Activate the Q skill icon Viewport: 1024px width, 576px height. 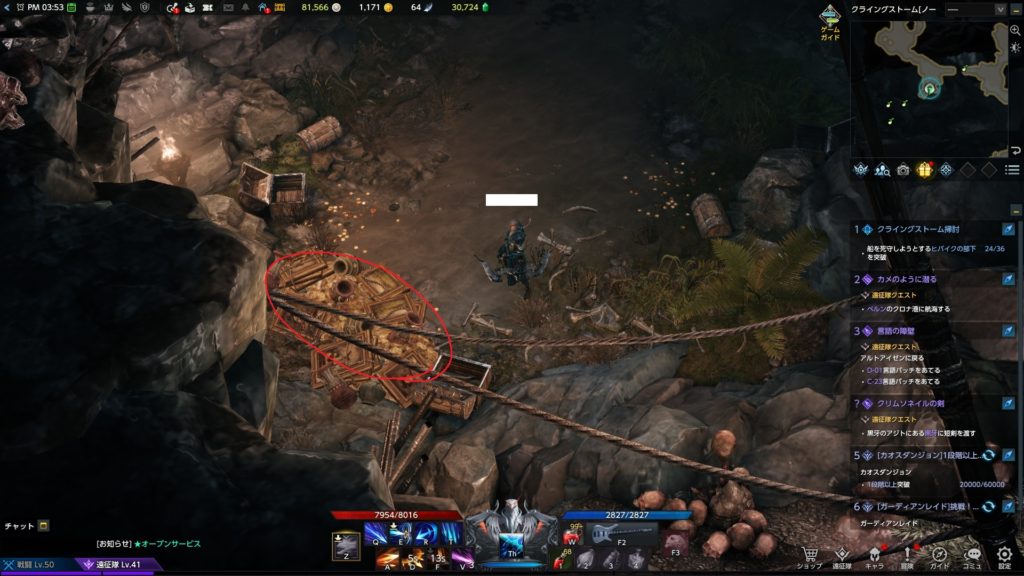coord(376,533)
